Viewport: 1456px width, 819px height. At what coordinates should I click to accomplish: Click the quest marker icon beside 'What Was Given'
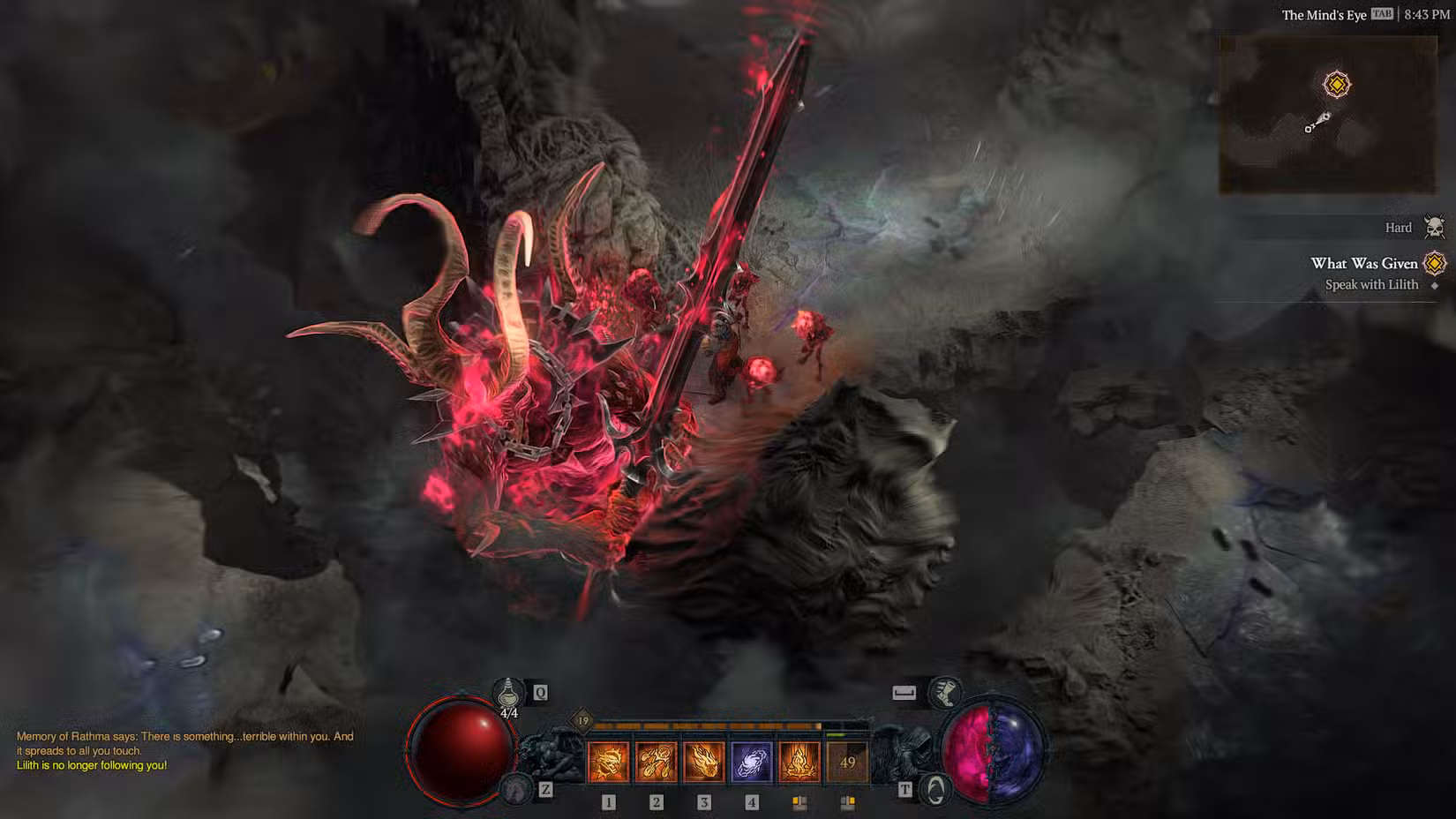1436,263
